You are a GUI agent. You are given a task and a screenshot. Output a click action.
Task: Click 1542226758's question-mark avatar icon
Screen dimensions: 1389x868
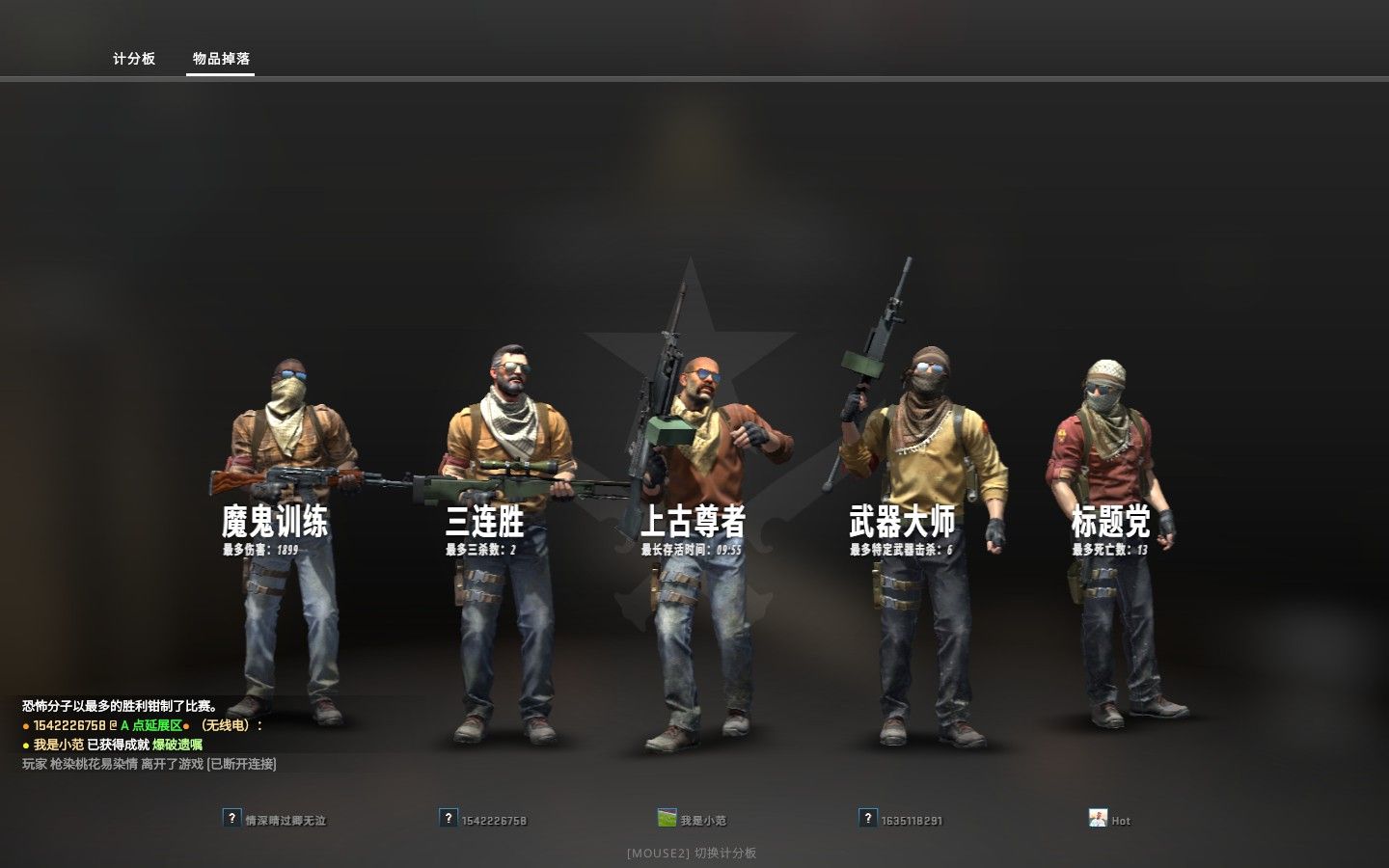pyautogui.click(x=448, y=820)
